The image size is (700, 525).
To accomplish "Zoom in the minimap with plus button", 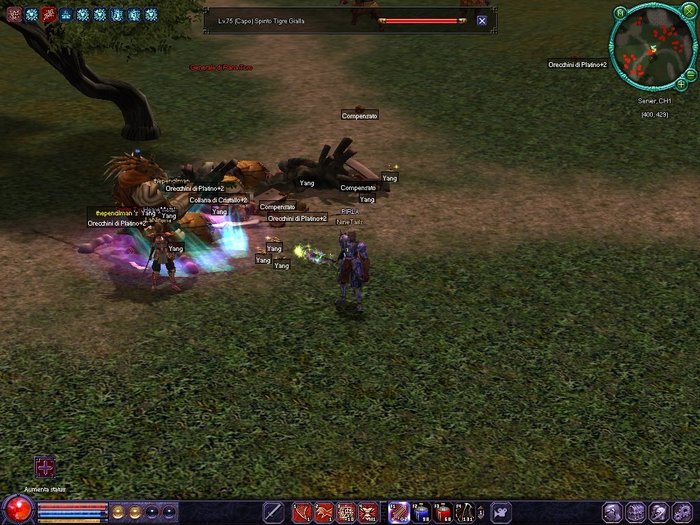I will pyautogui.click(x=681, y=83).
